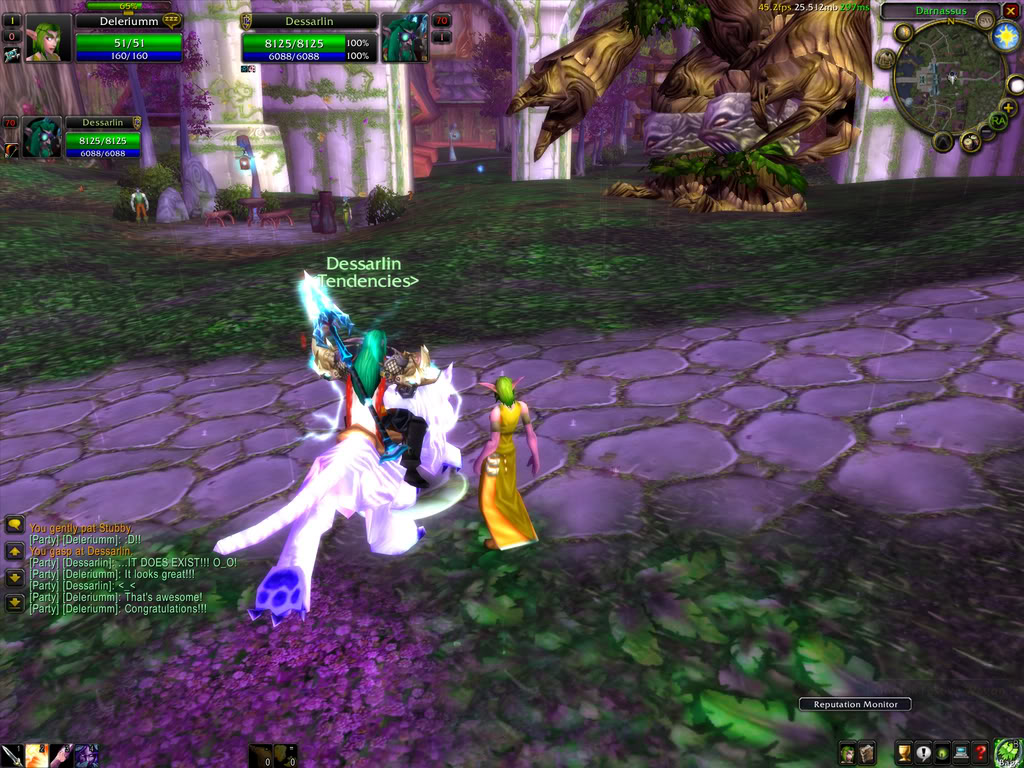Close the minimap with the X button
The image size is (1024, 768).
(1010, 11)
